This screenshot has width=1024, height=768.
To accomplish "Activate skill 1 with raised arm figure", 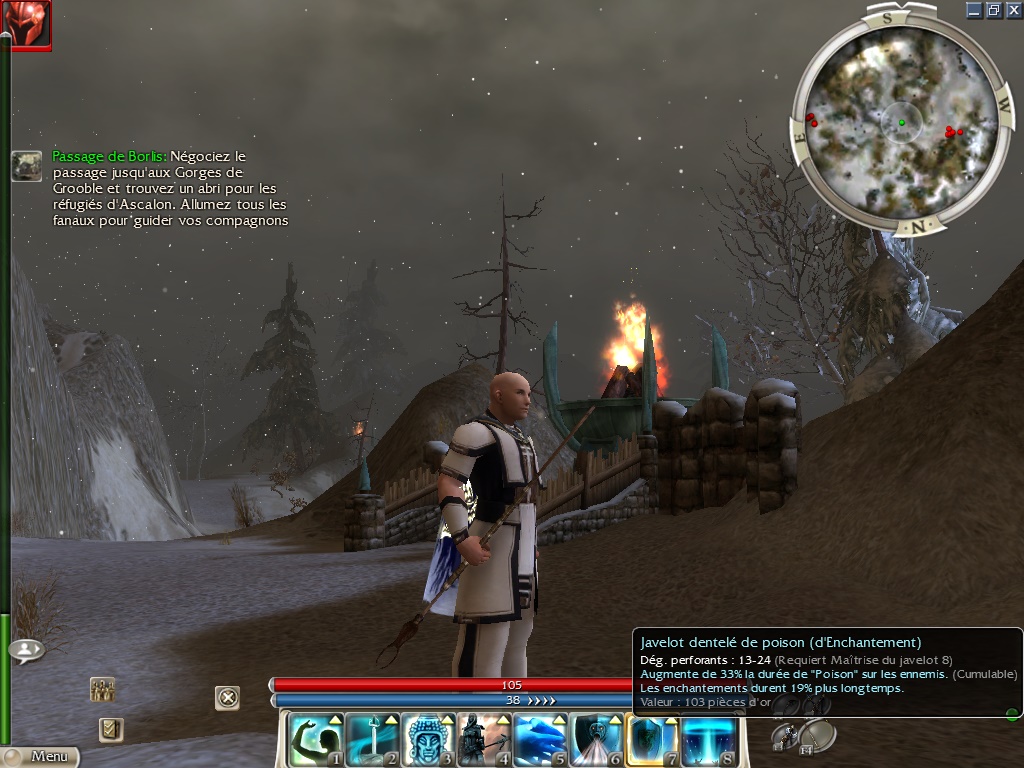I will pyautogui.click(x=317, y=740).
